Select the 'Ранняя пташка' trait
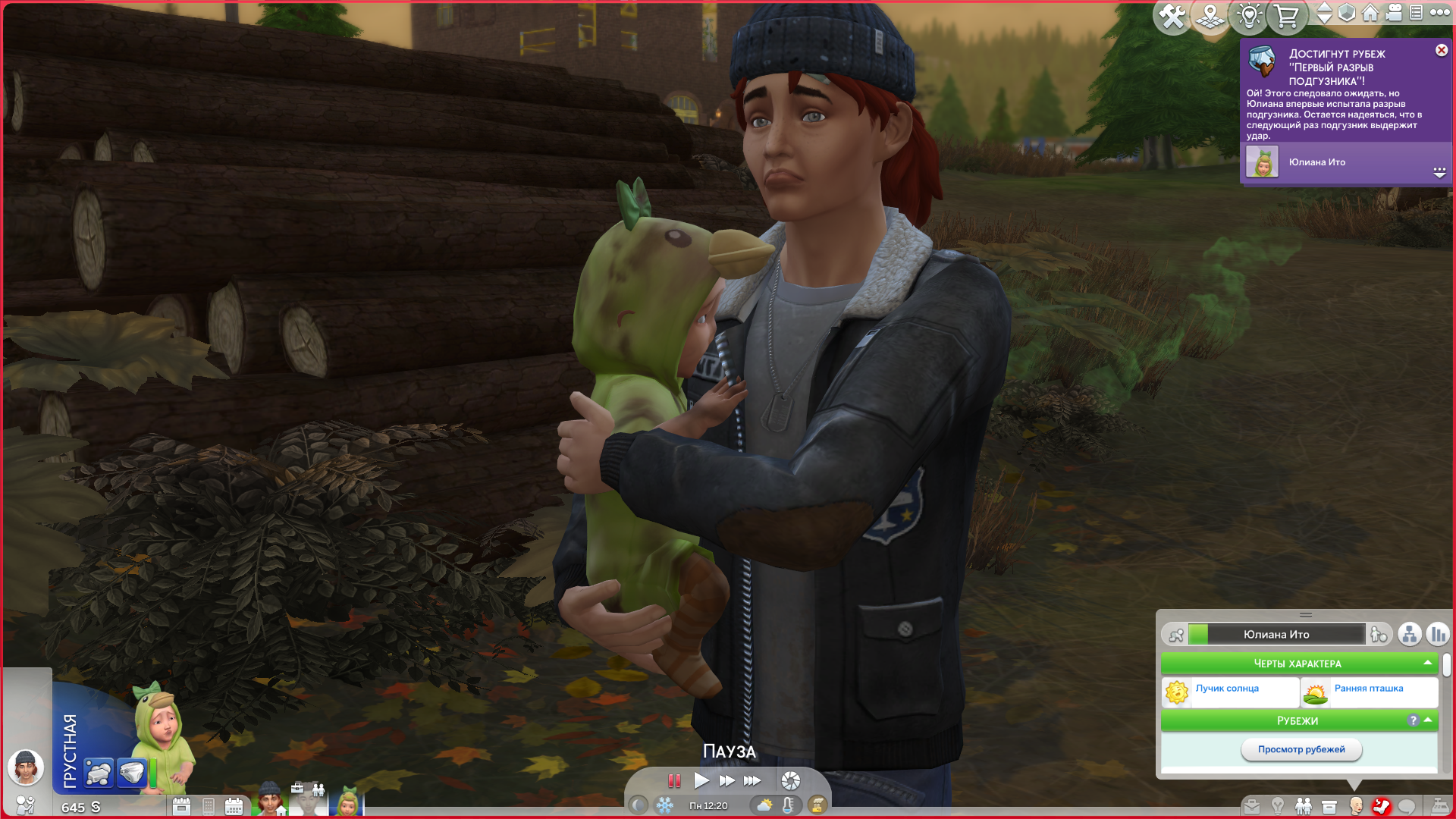The image size is (1456, 819). click(x=1368, y=689)
